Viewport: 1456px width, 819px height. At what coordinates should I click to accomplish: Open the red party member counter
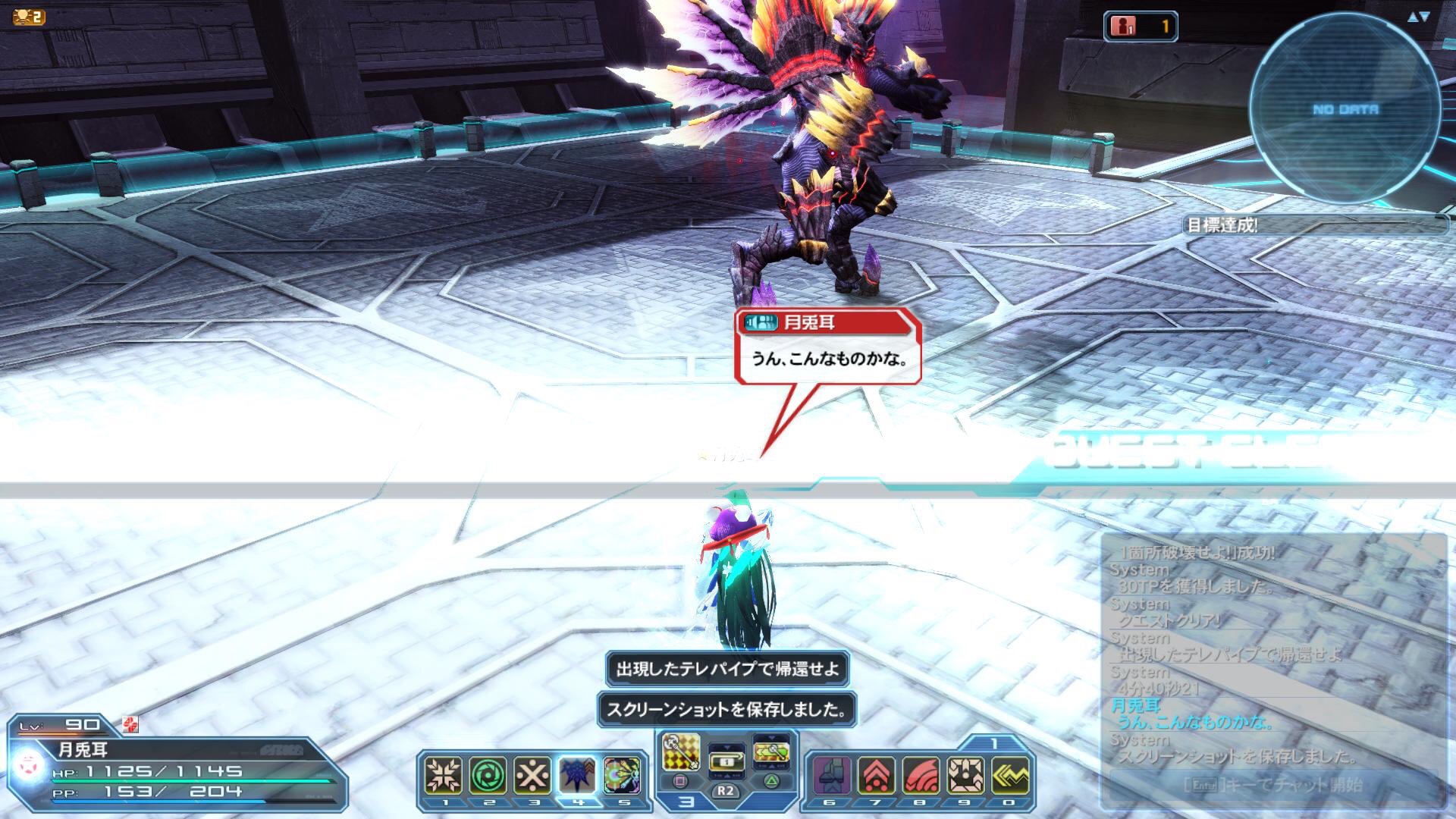tap(1140, 27)
